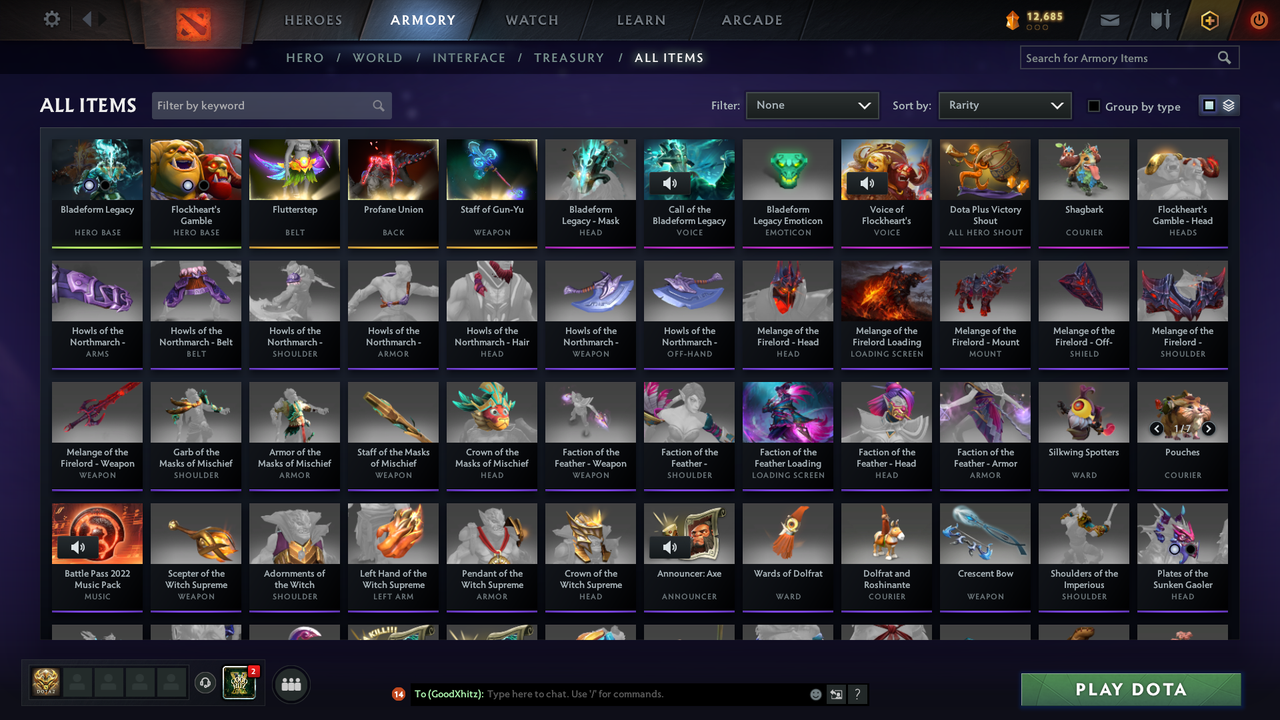The image size is (1280, 720).
Task: Click the PLAY DOTA button
Action: (1130, 689)
